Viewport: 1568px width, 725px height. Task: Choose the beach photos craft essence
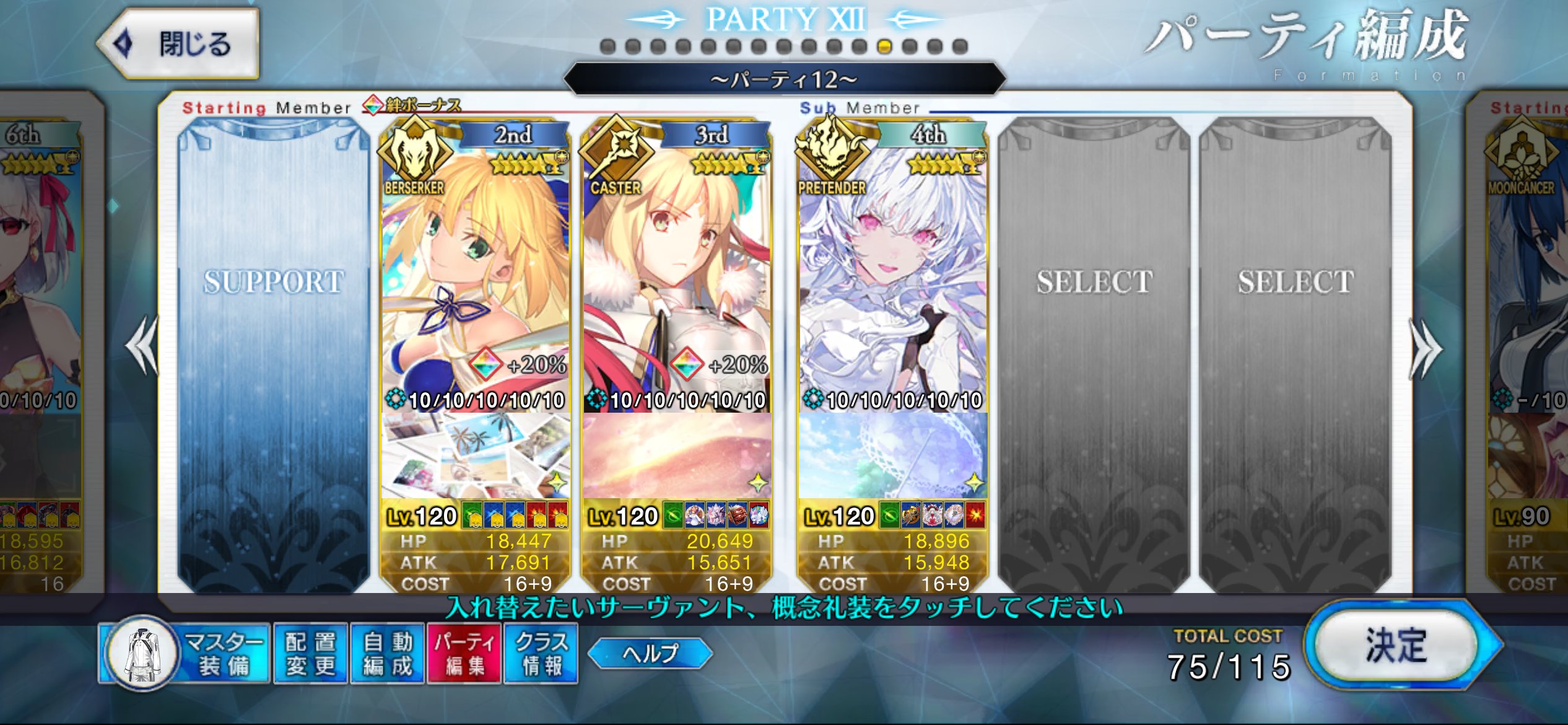click(476, 455)
